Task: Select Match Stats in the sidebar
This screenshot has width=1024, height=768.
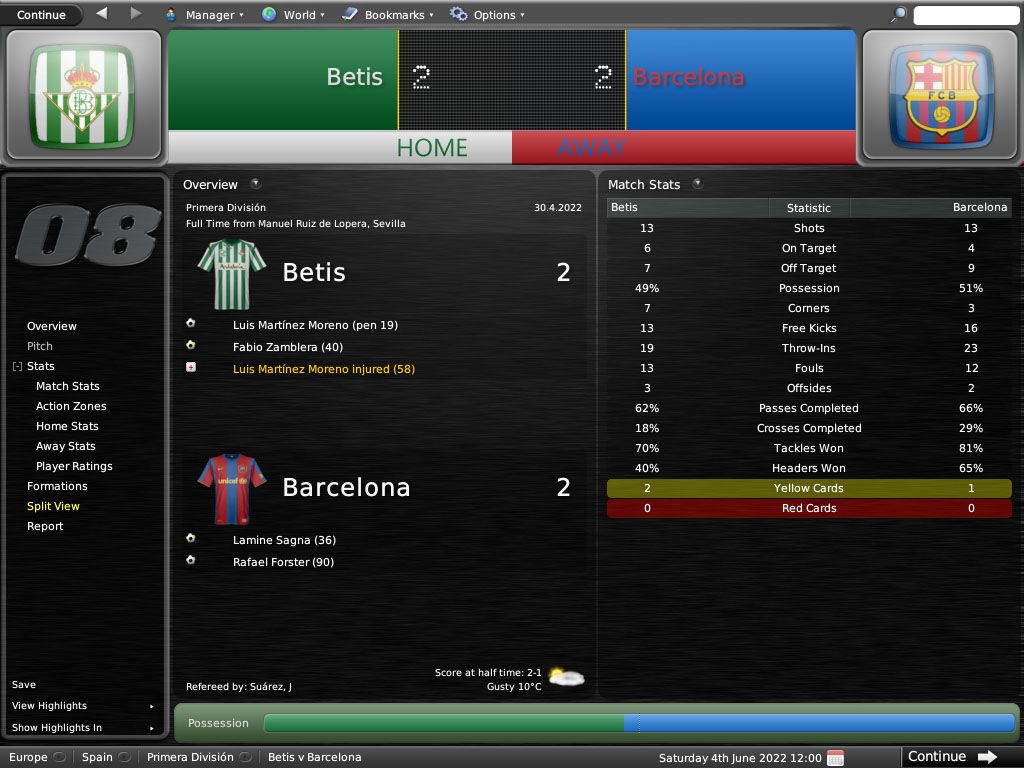Action: point(68,386)
